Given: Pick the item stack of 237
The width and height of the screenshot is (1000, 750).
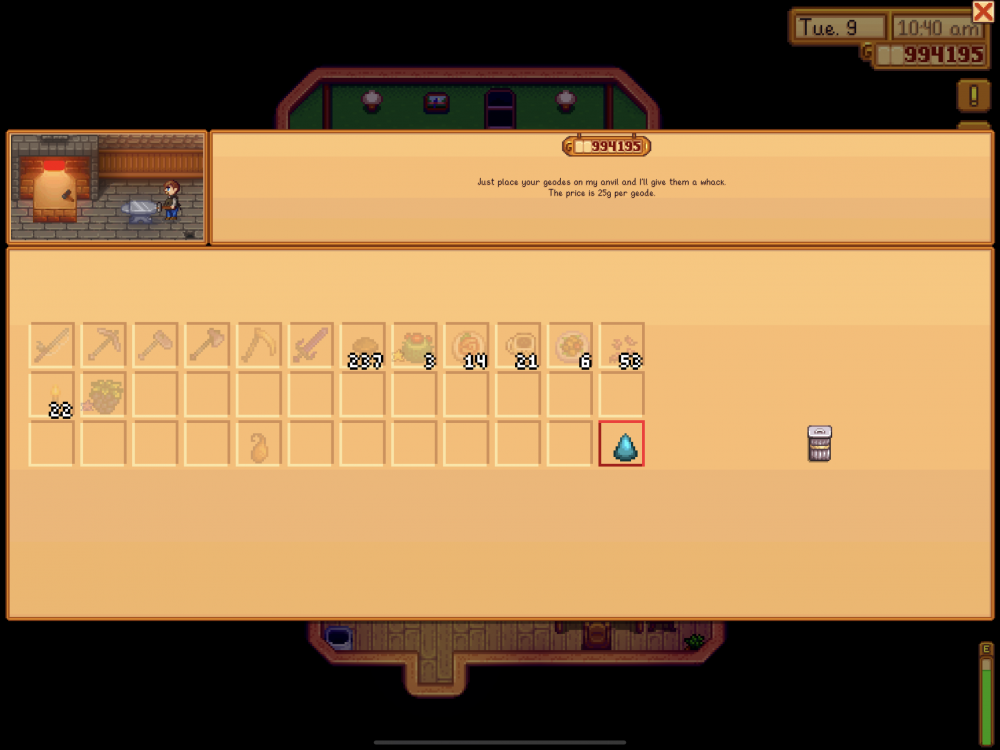Looking at the screenshot, I should pyautogui.click(x=363, y=345).
